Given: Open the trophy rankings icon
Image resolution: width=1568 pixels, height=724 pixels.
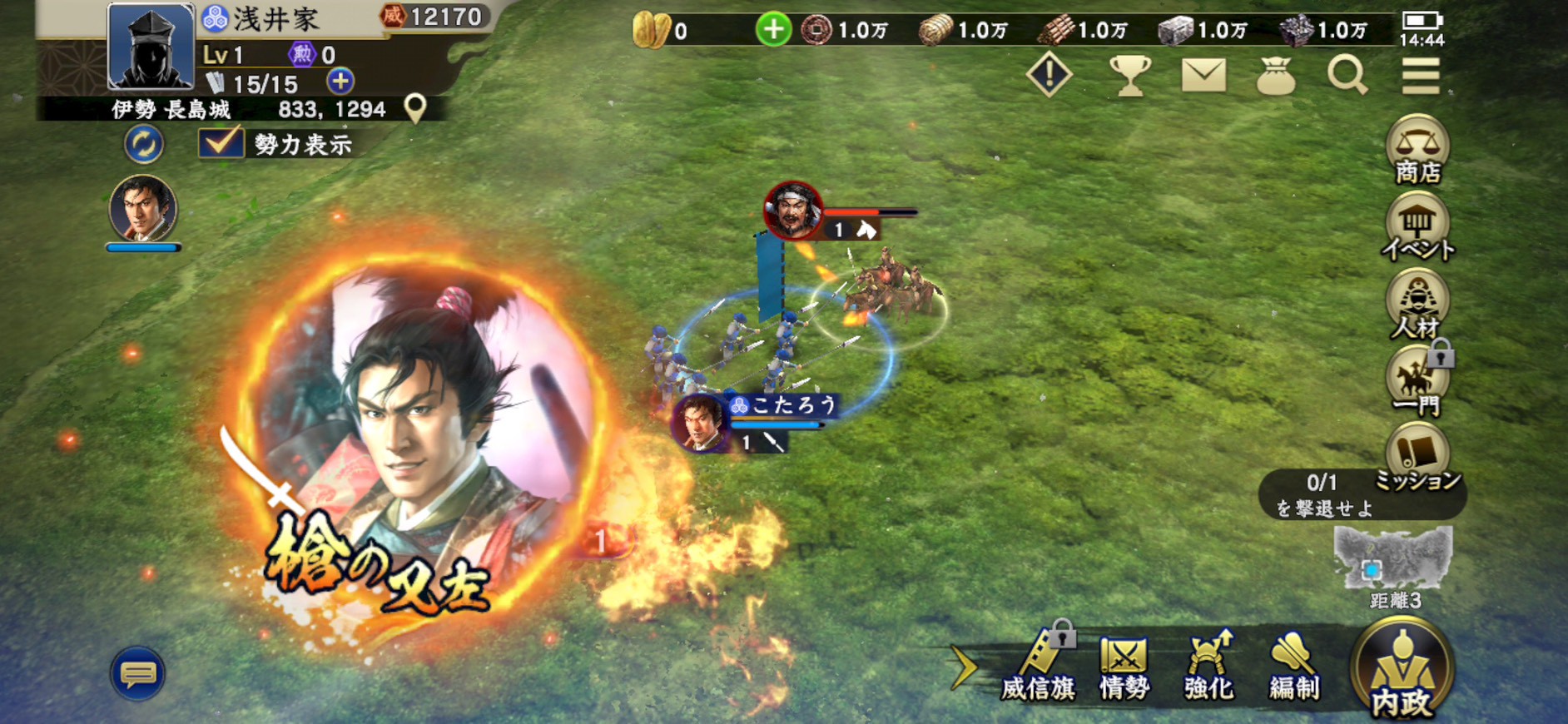Looking at the screenshot, I should coord(1129,76).
